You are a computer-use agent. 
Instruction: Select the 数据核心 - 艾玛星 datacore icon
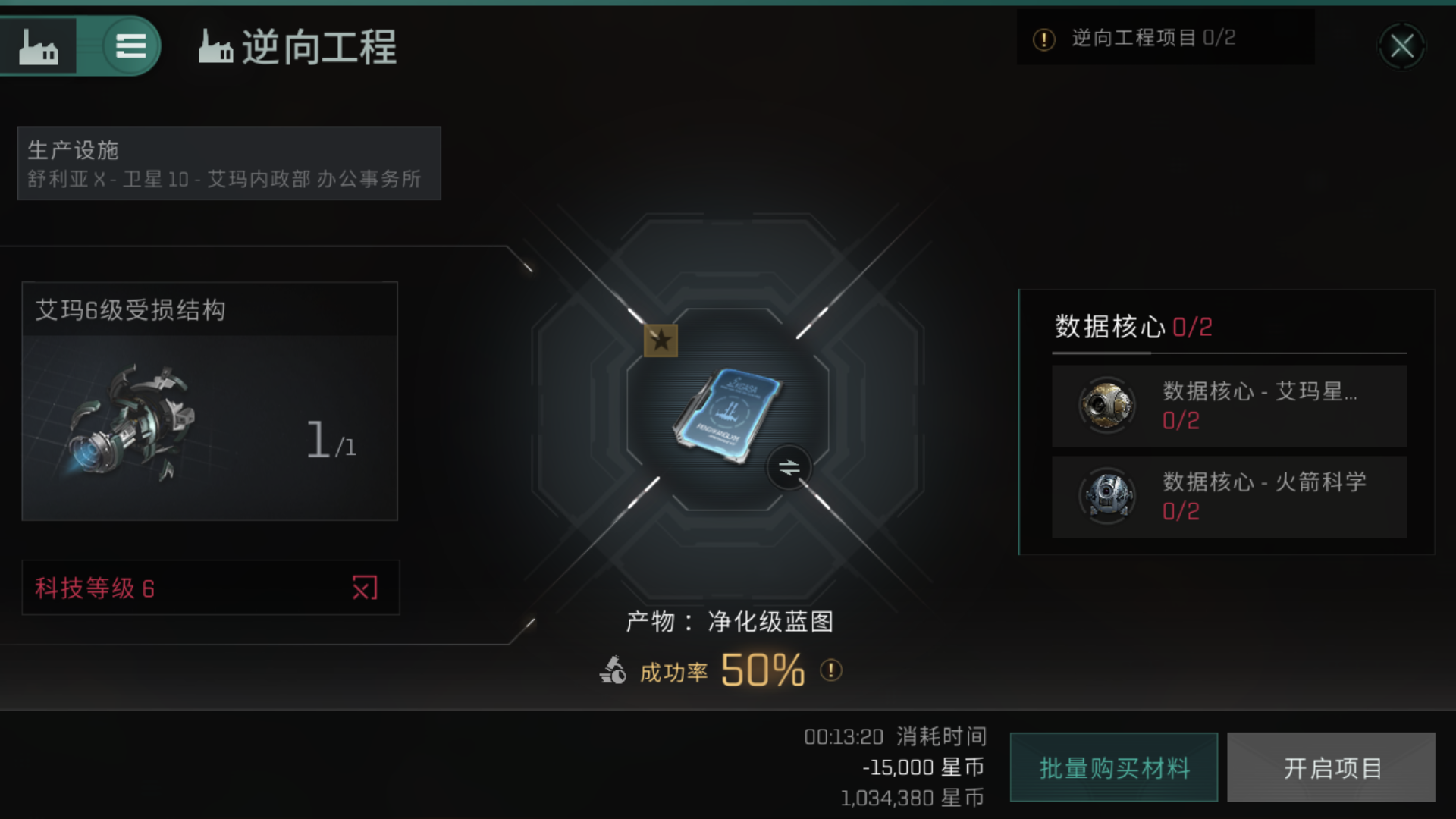pos(1106,405)
